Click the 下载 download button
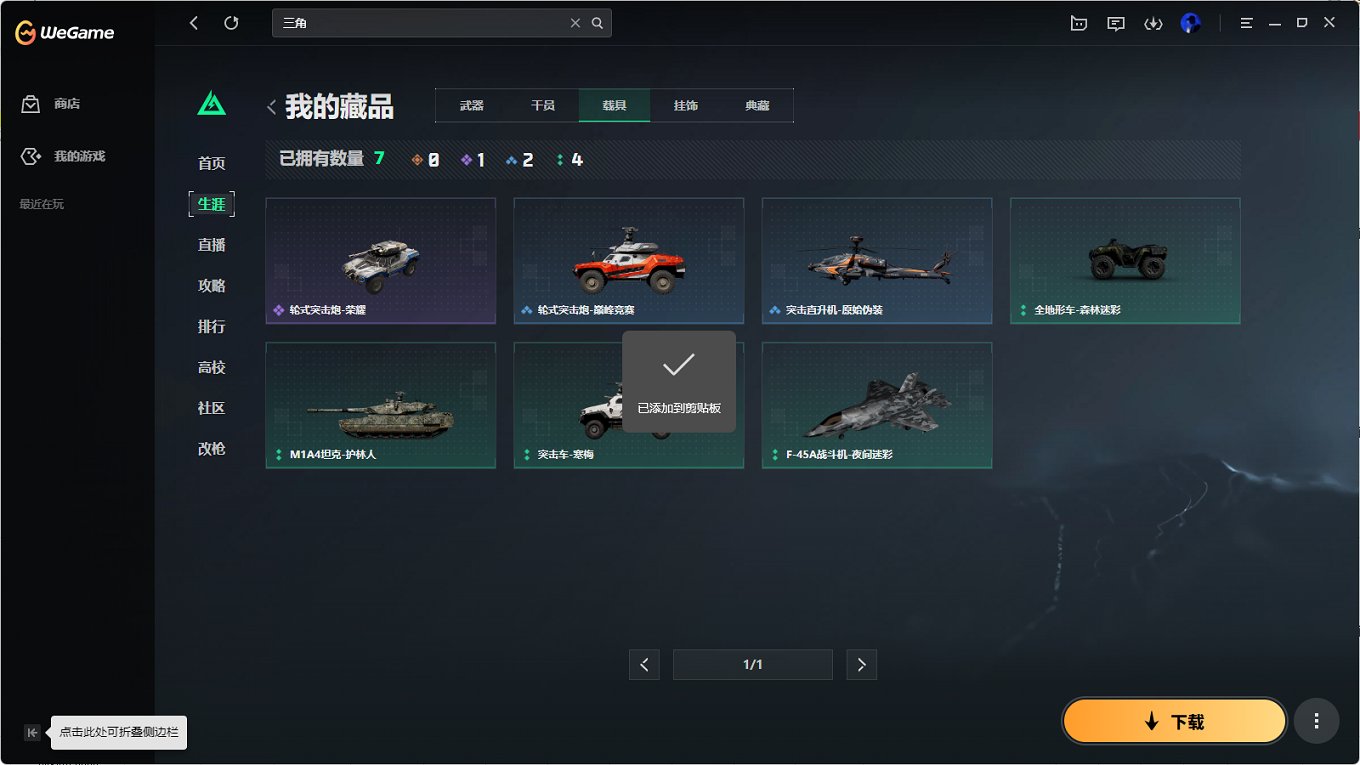The width and height of the screenshot is (1360, 765). coord(1174,720)
